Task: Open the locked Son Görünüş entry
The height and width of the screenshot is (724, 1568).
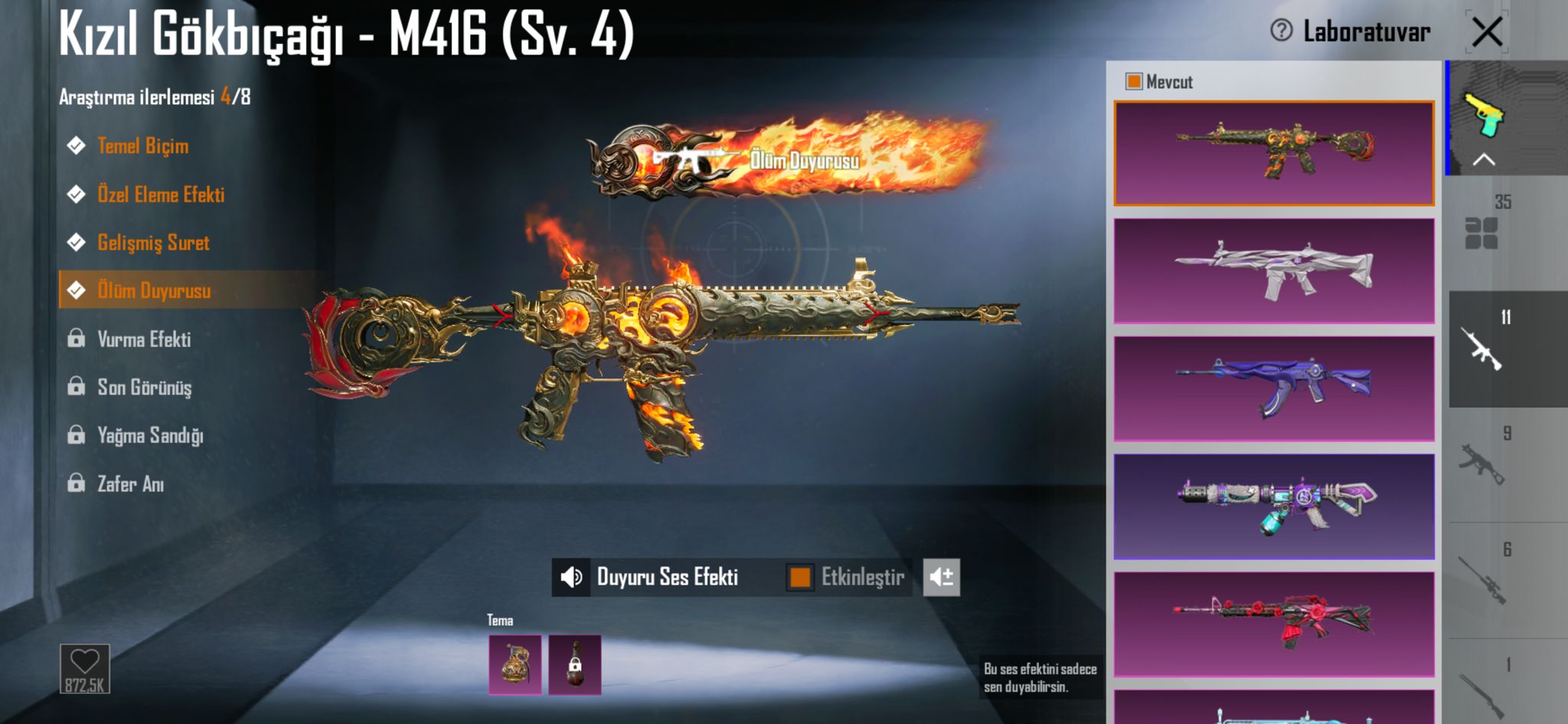Action: tap(144, 388)
